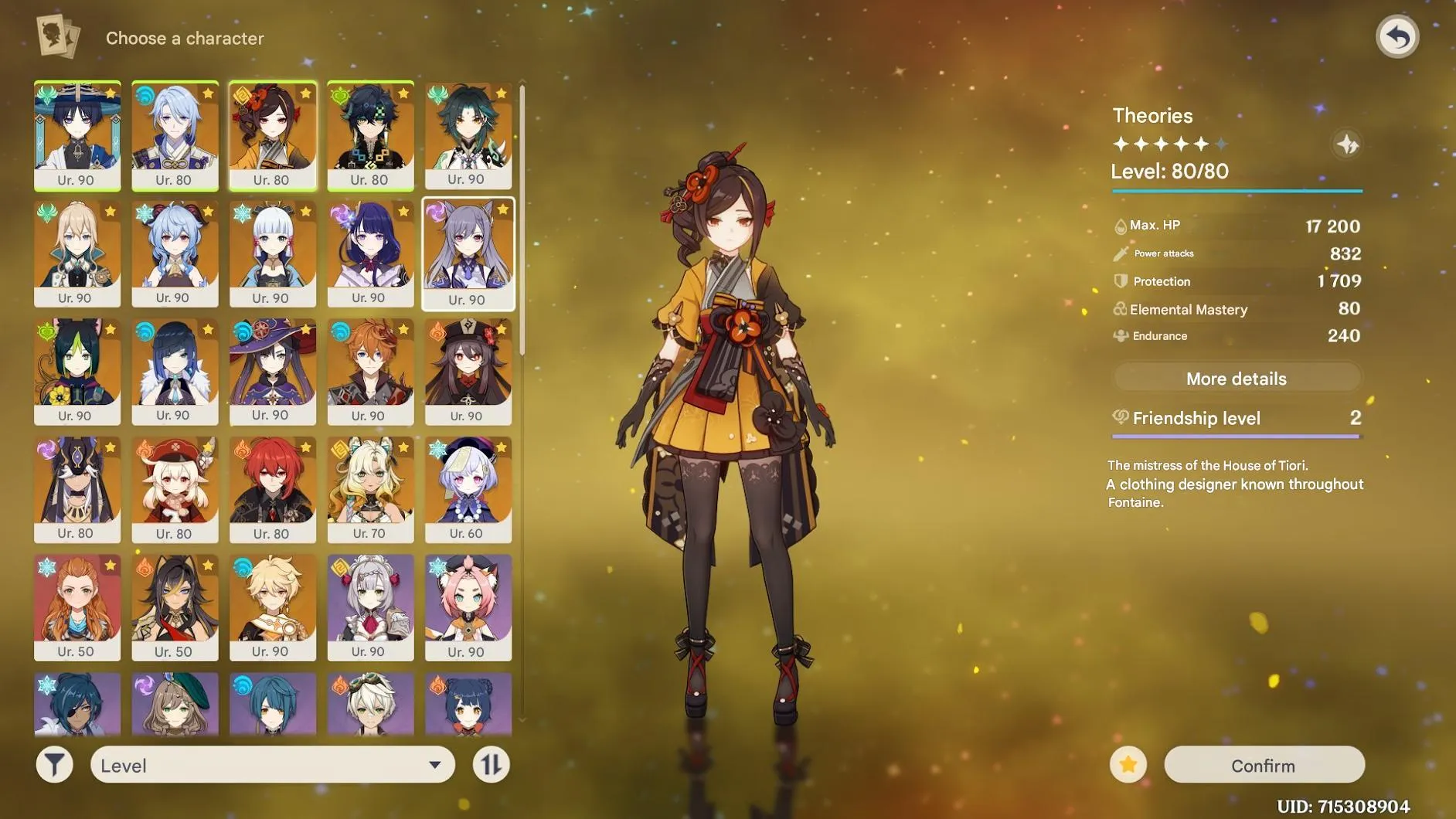
Task: Click the Power attacks sword icon
Action: [1120, 253]
